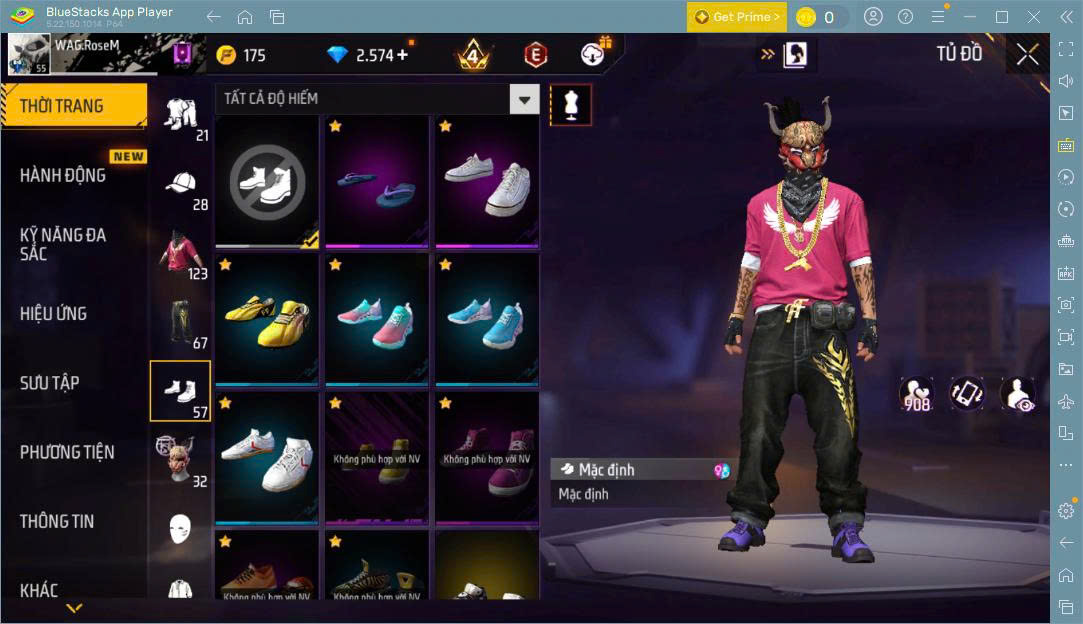This screenshot has width=1083, height=624.
Task: Select the mask category showing 32 items
Action: click(x=181, y=459)
